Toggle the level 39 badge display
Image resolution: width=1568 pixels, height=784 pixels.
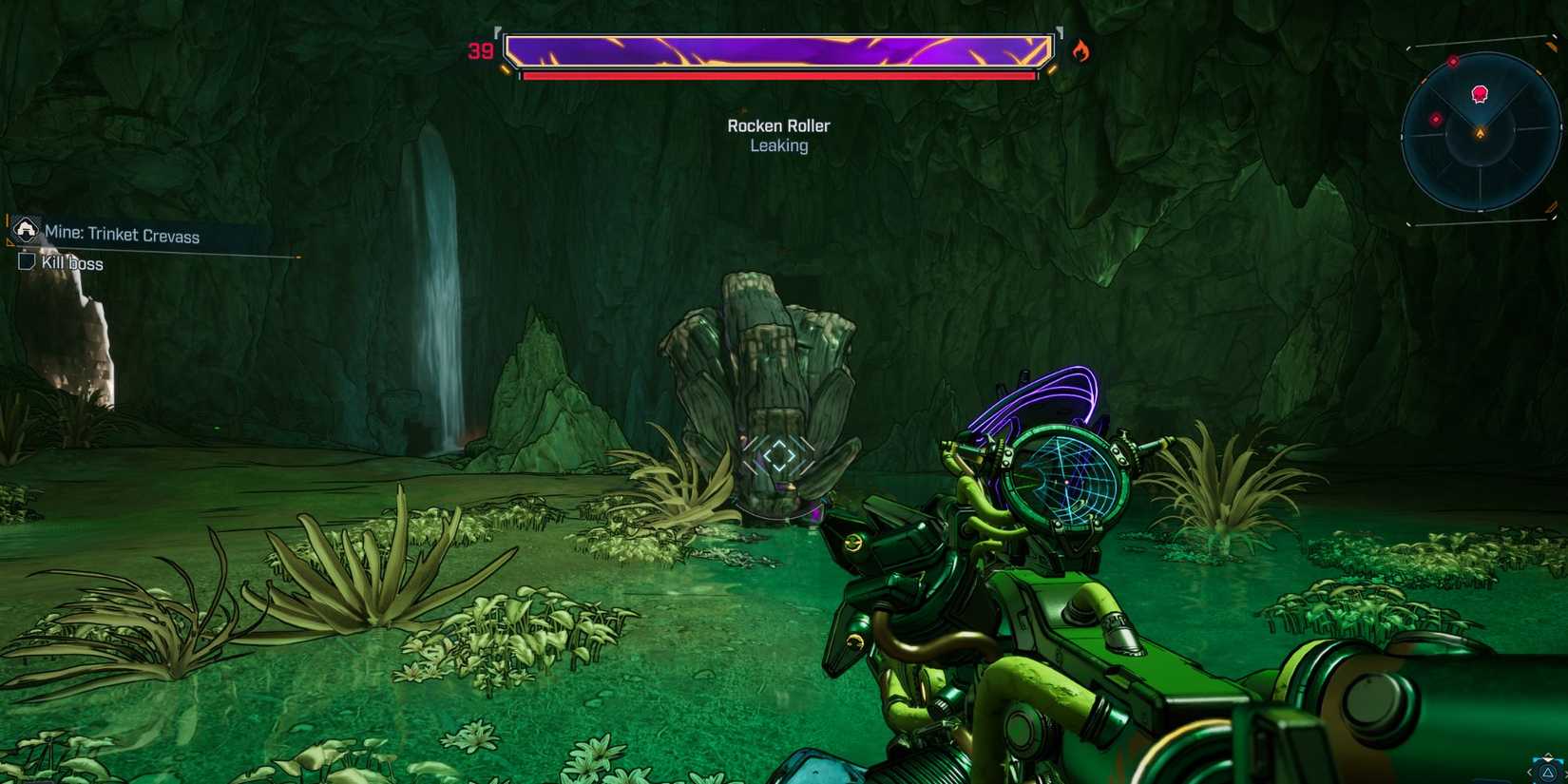pos(478,52)
